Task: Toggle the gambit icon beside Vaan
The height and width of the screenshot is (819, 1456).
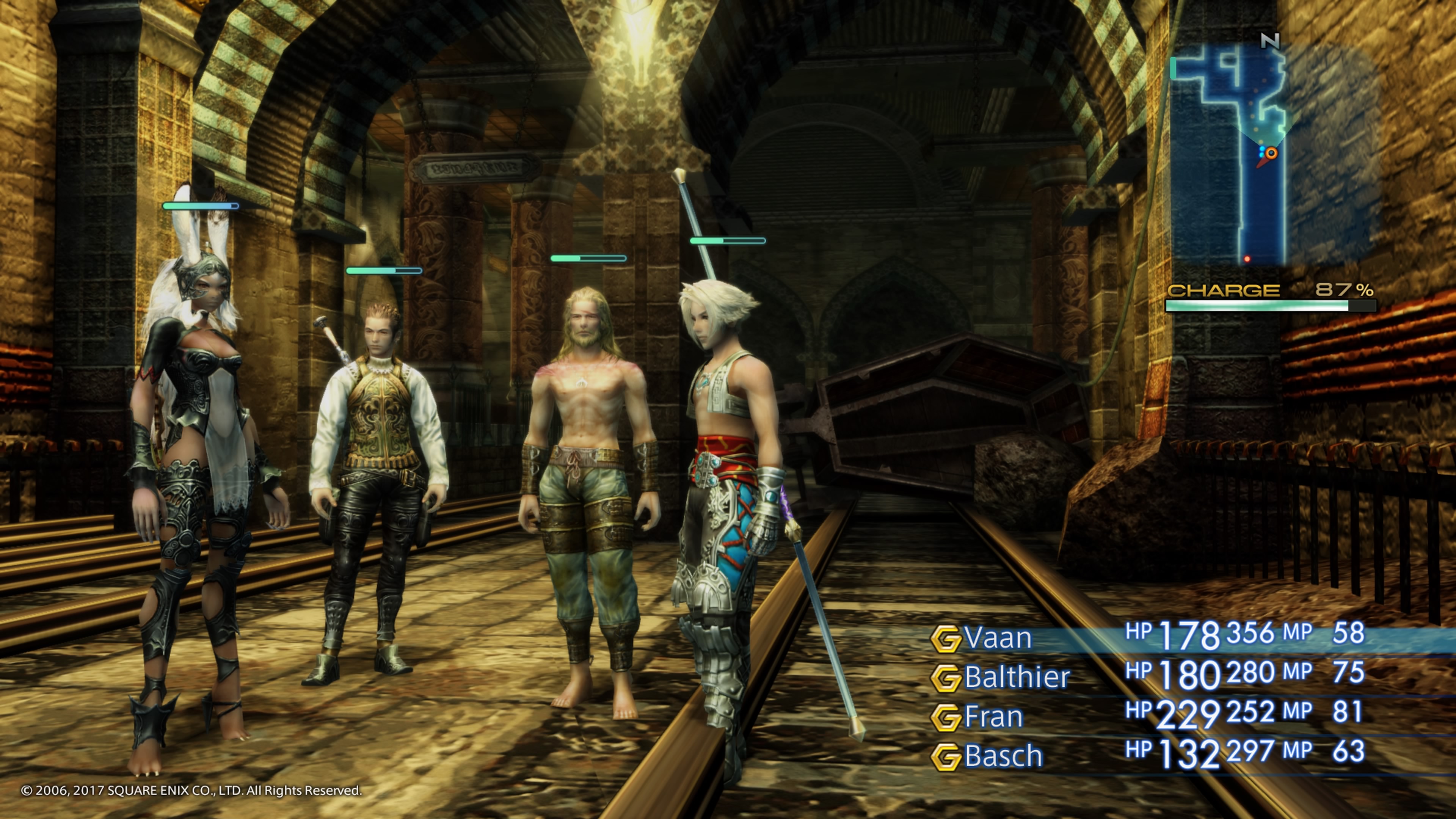Action: pos(945,639)
